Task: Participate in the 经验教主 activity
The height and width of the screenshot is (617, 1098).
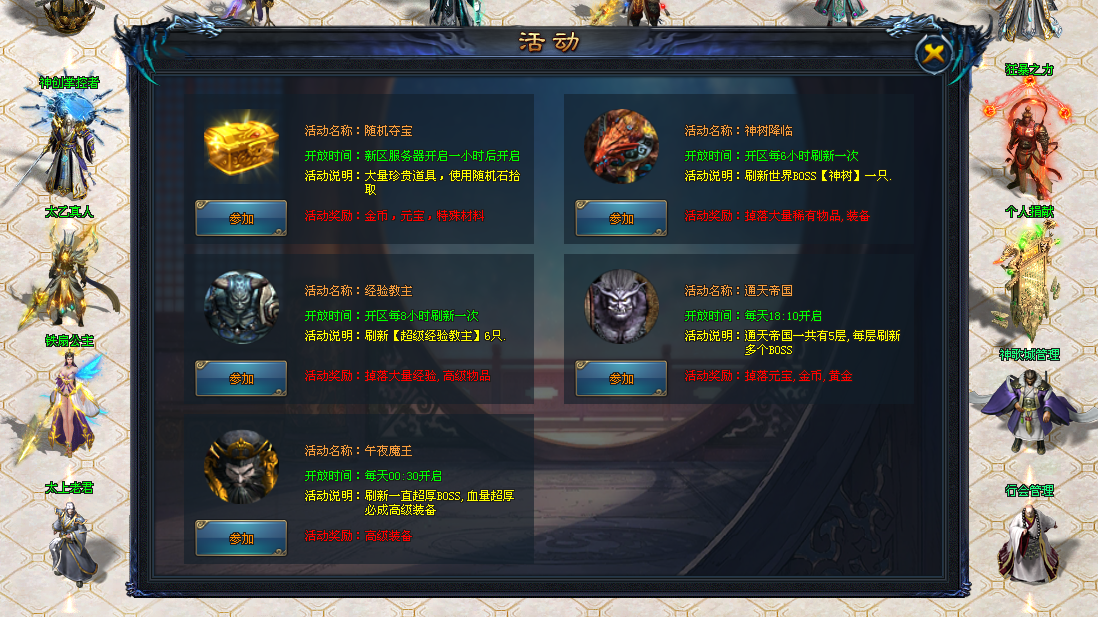Action: [x=241, y=378]
